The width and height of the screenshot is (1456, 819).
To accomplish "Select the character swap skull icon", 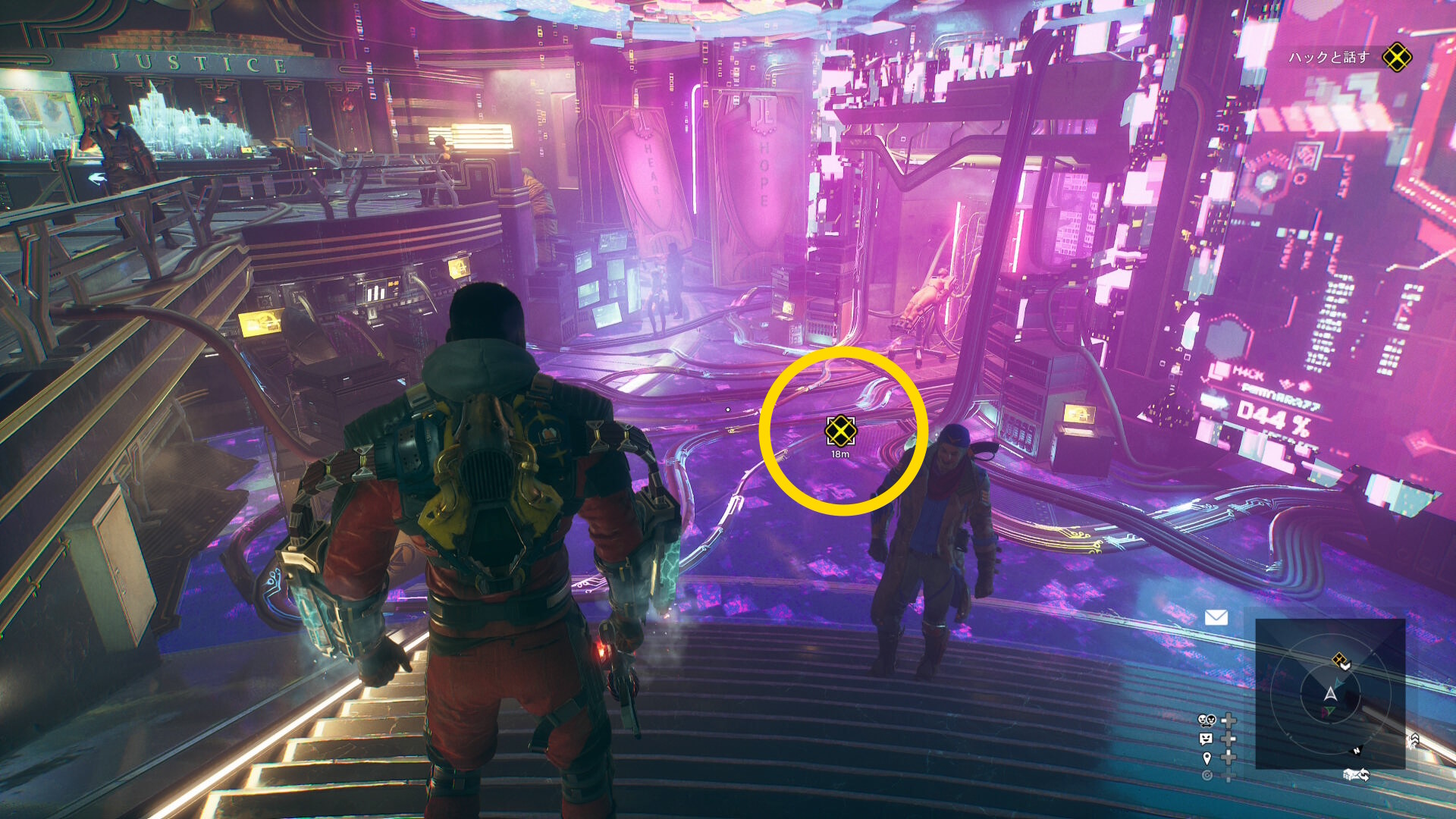I will (x=1206, y=720).
